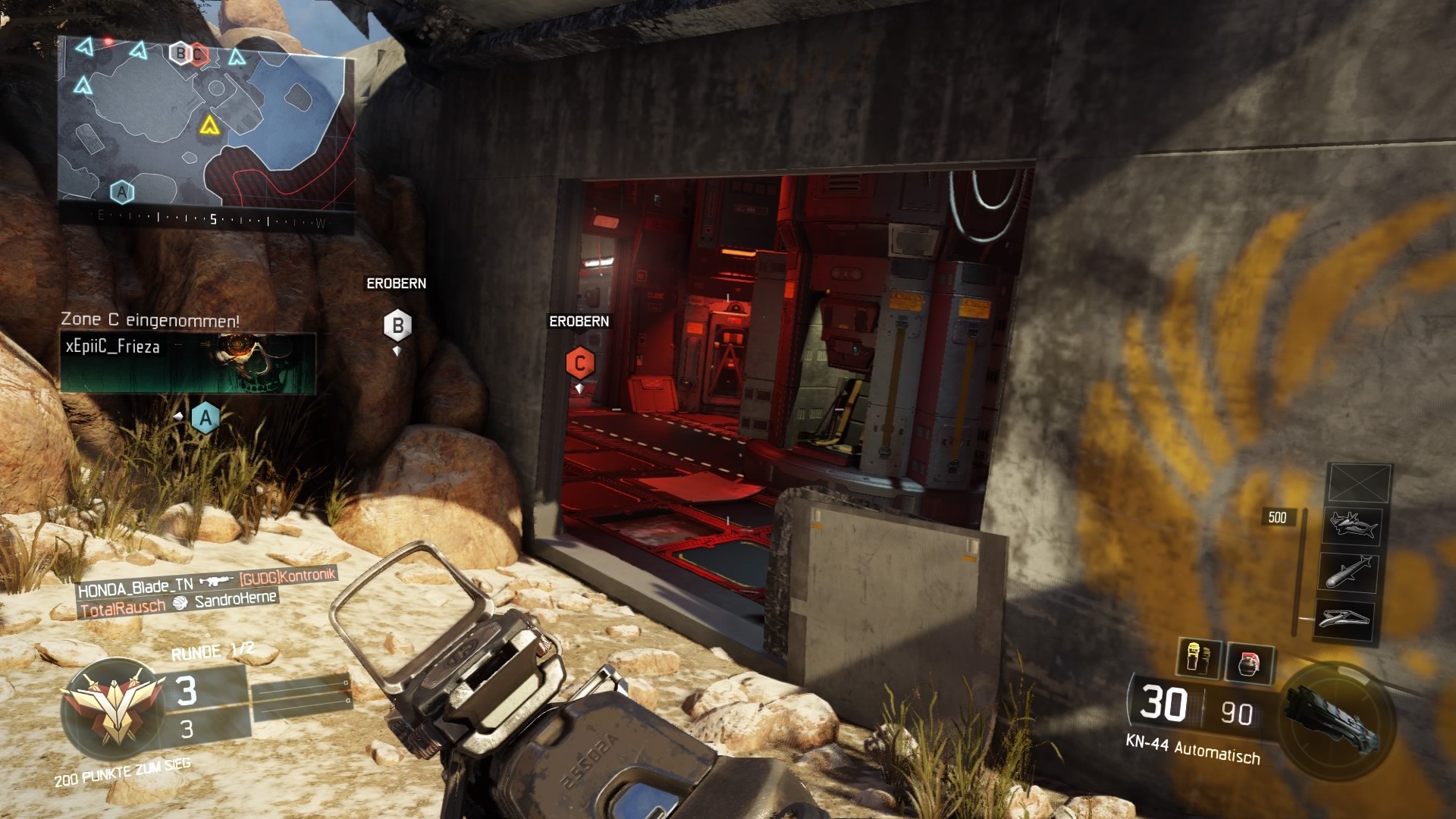Click the orange C EROBERN objective marker

tap(579, 363)
